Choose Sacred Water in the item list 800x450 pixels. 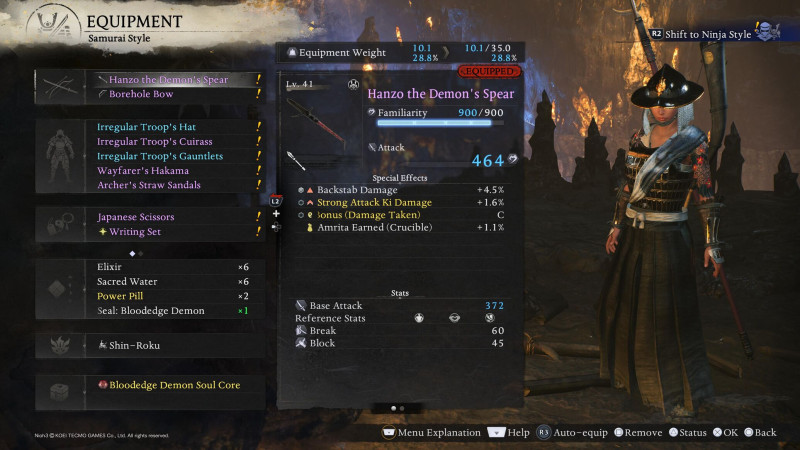127,282
